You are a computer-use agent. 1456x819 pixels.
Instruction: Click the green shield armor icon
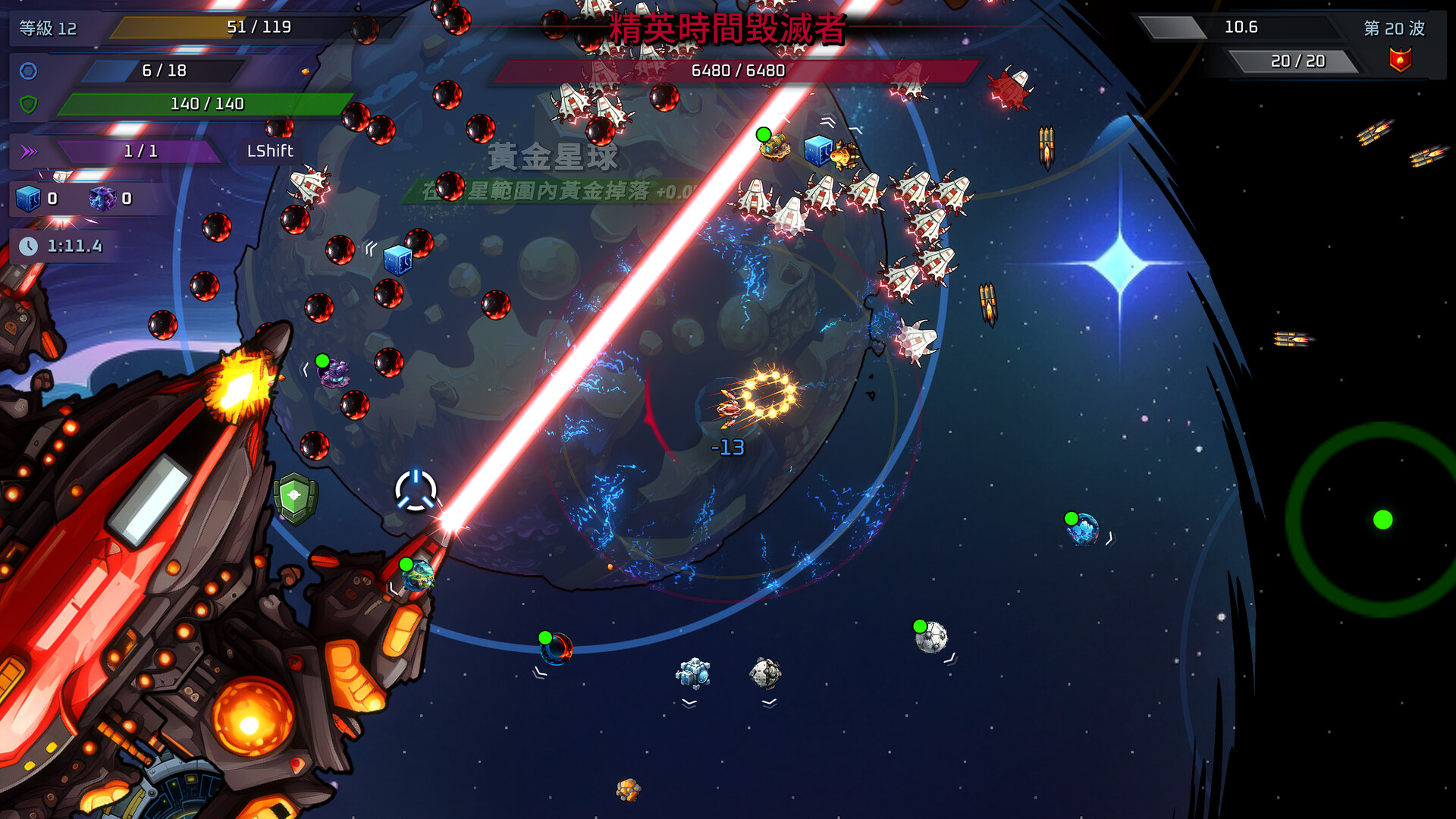(28, 104)
